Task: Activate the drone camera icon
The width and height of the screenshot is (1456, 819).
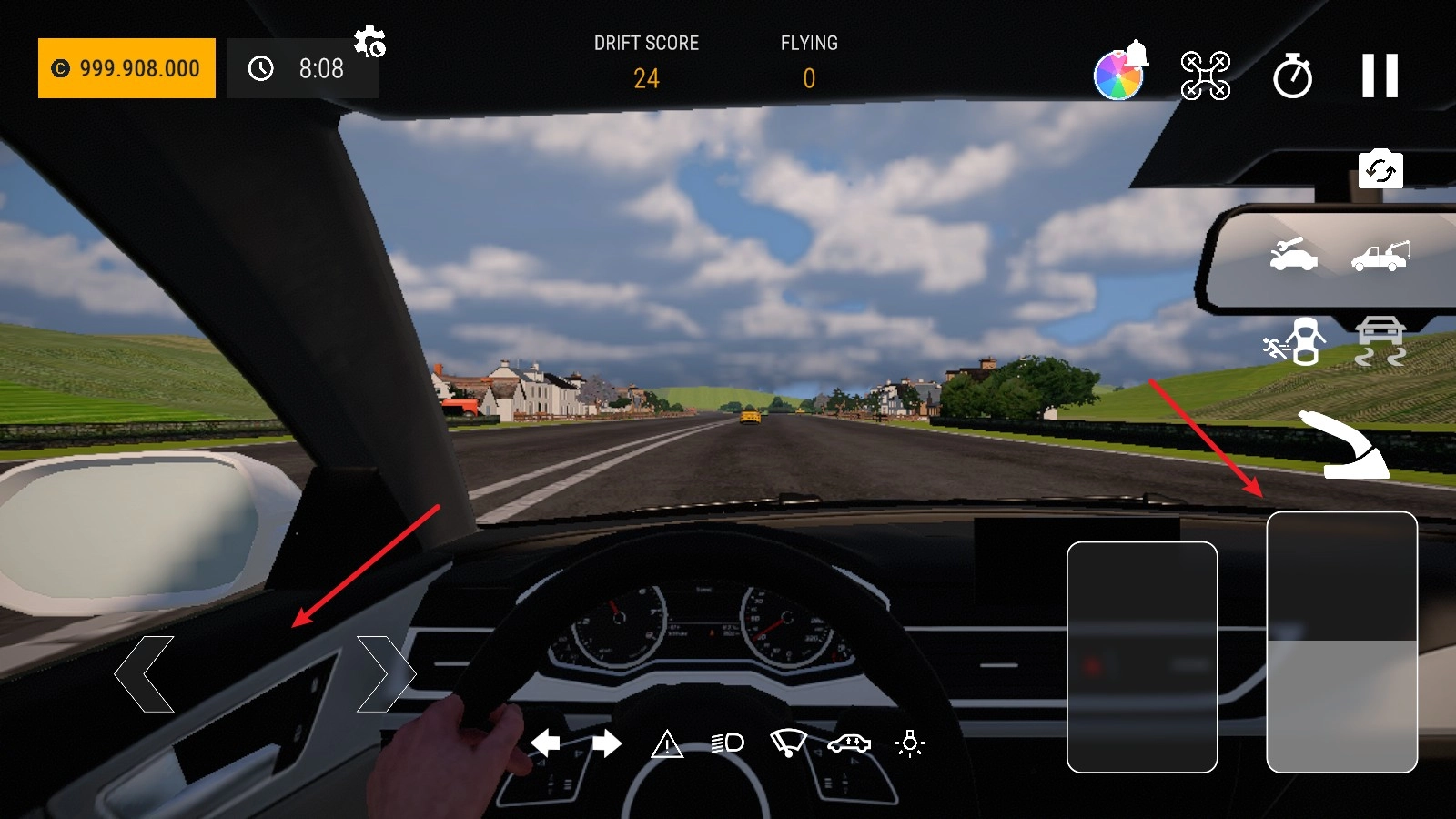Action: click(1205, 76)
